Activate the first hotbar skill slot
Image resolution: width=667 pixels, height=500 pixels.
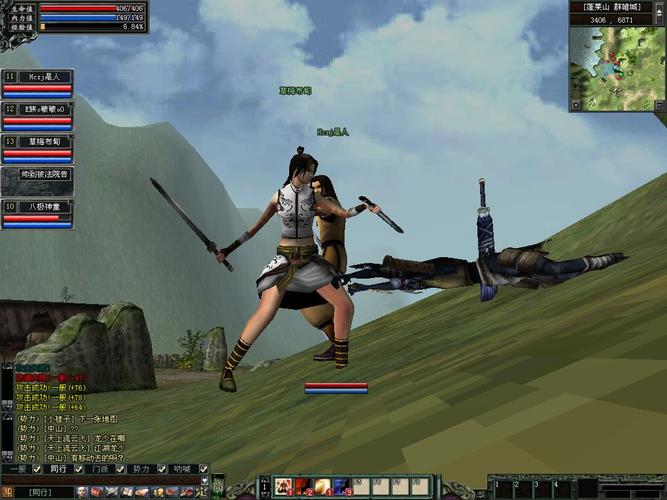click(x=283, y=487)
